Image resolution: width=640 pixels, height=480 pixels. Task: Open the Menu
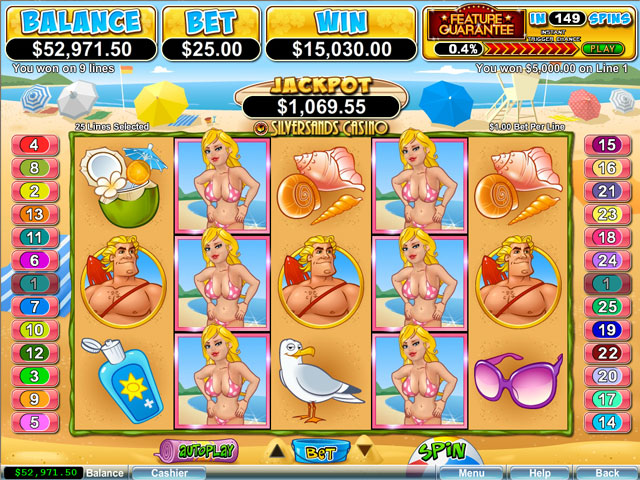coord(471,472)
